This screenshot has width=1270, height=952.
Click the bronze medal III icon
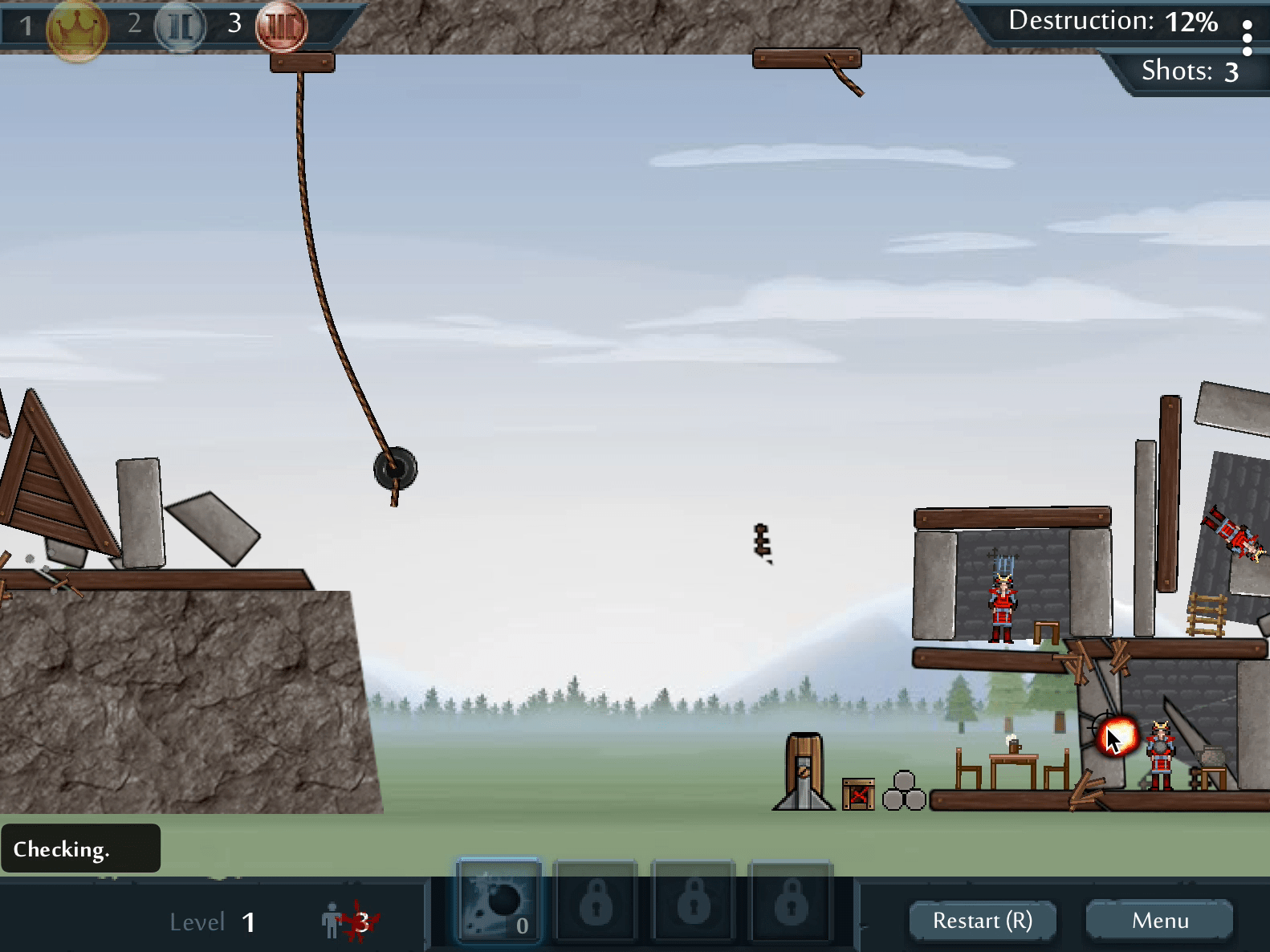pos(281,26)
